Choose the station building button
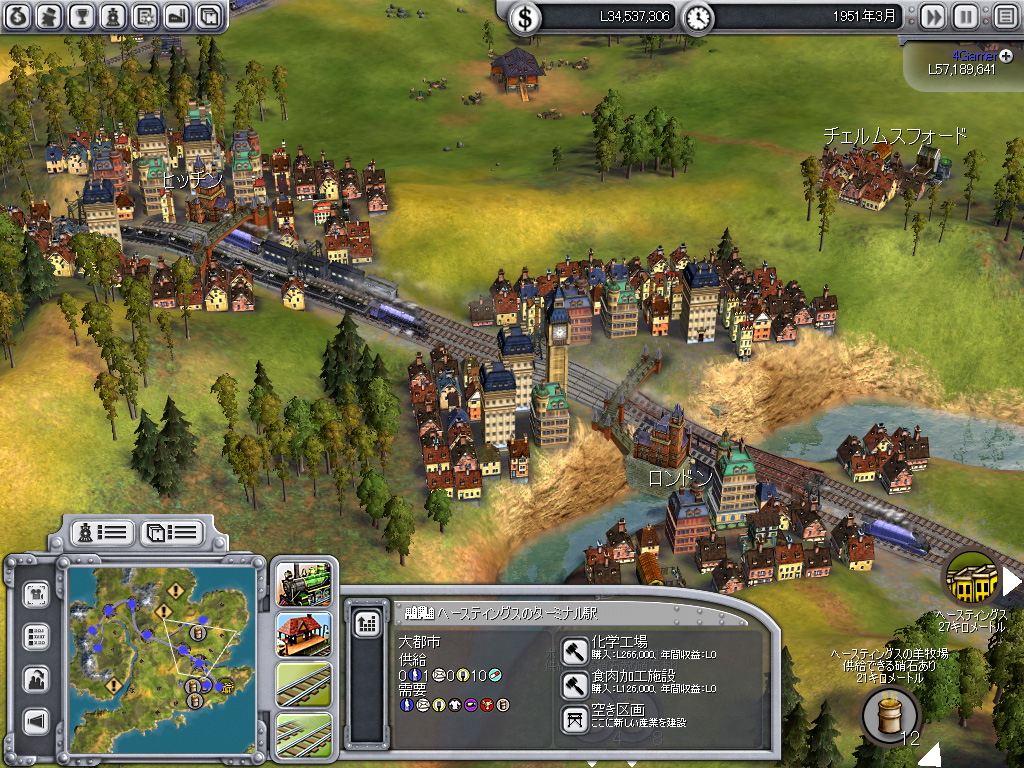 [302, 633]
